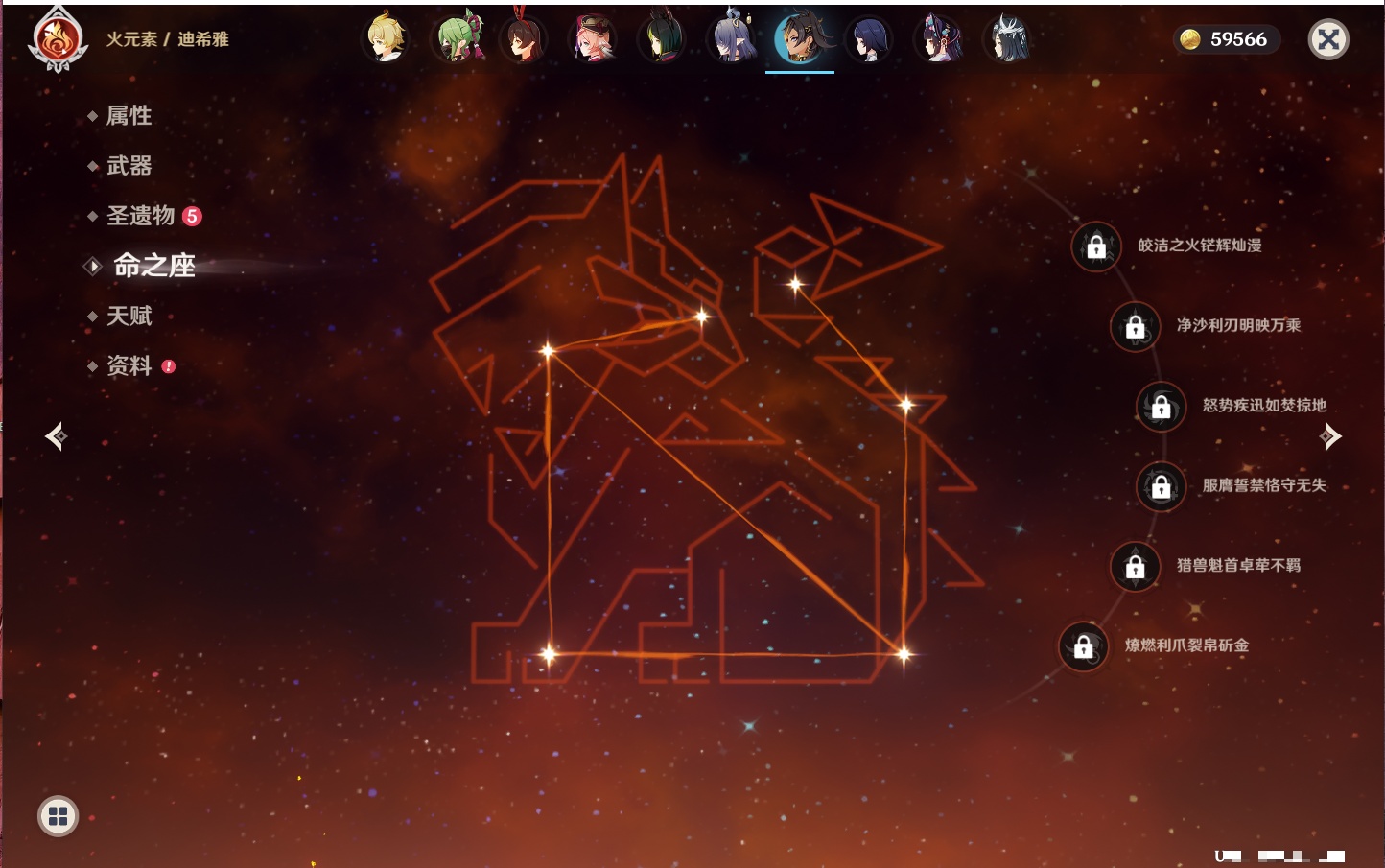Open the 属性 attributes page
The image size is (1385, 868).
click(x=129, y=116)
